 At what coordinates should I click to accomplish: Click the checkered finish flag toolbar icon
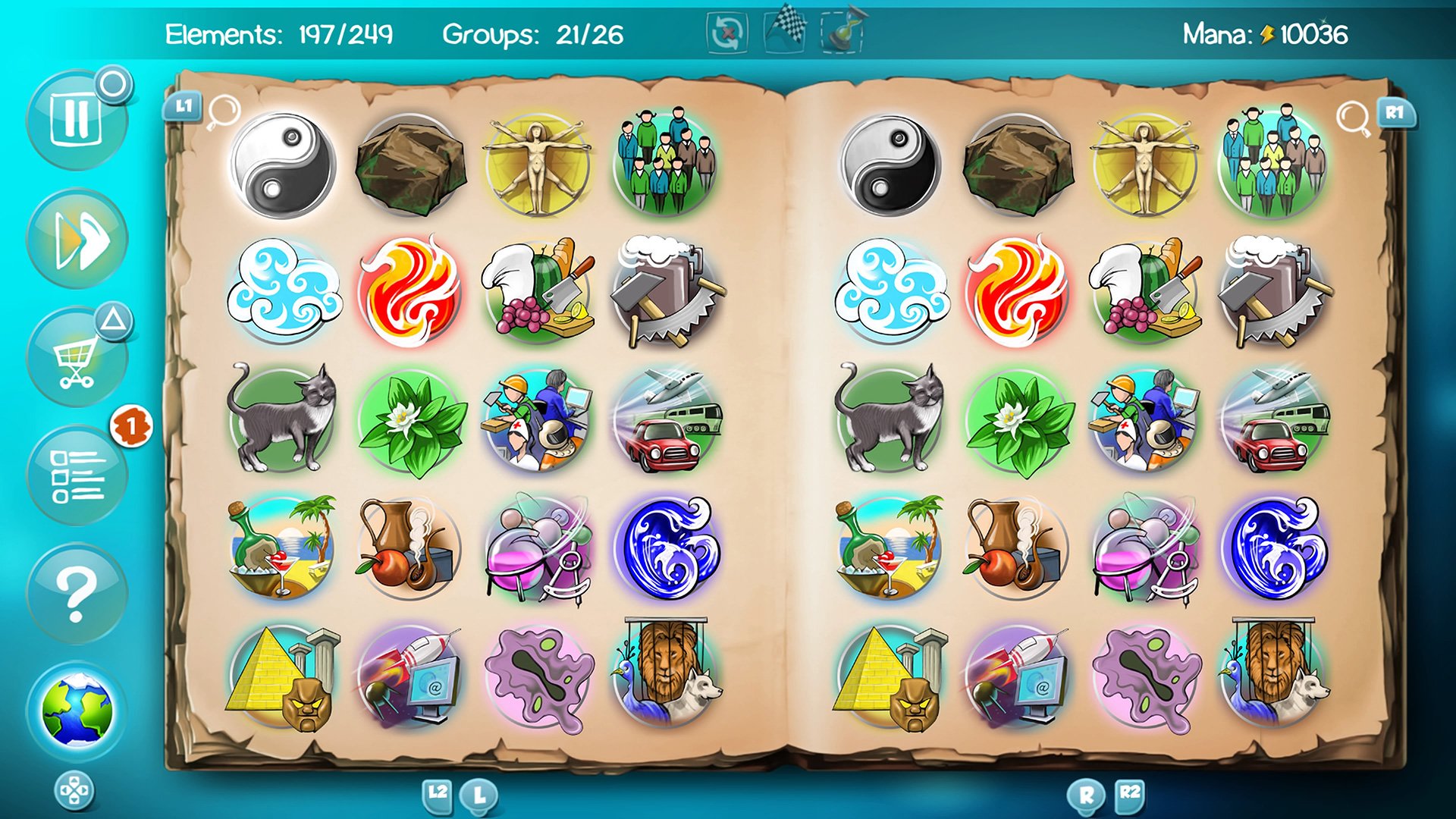pos(786,32)
